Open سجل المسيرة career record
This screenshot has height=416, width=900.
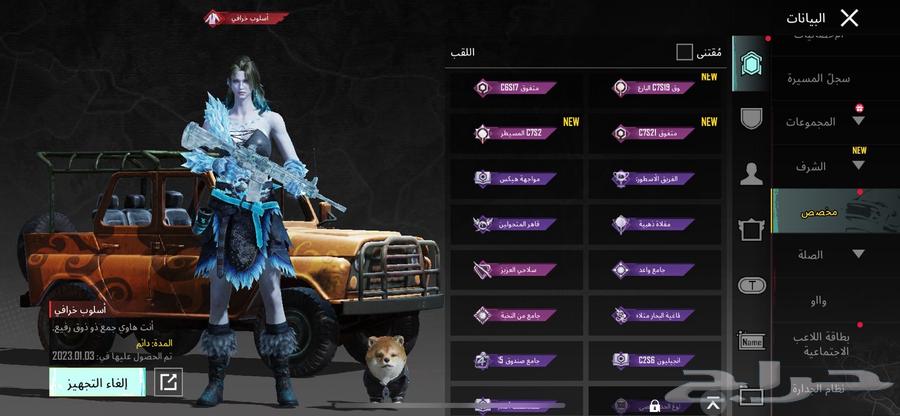819,77
